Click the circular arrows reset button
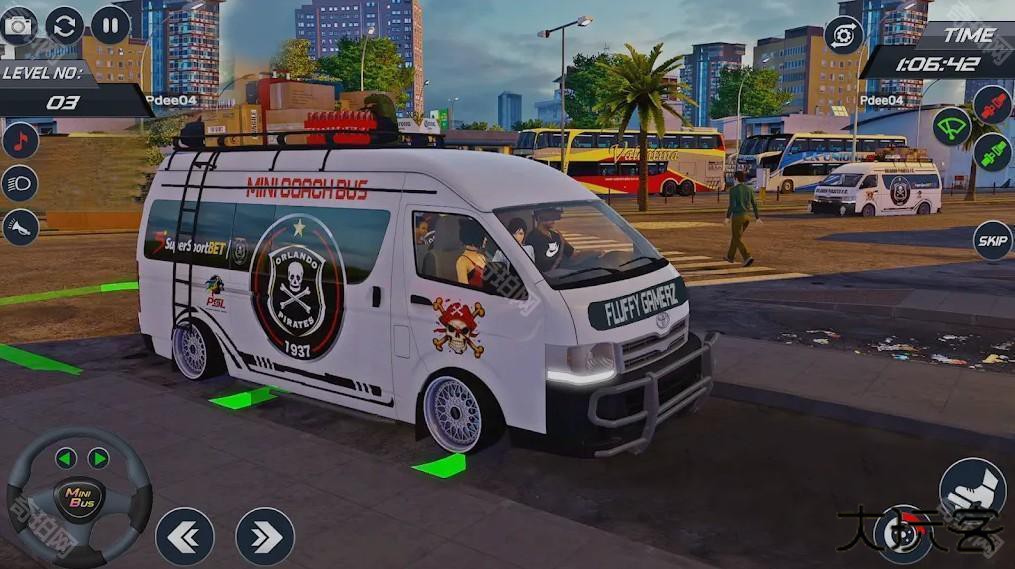The height and width of the screenshot is (569, 1015). (65, 25)
